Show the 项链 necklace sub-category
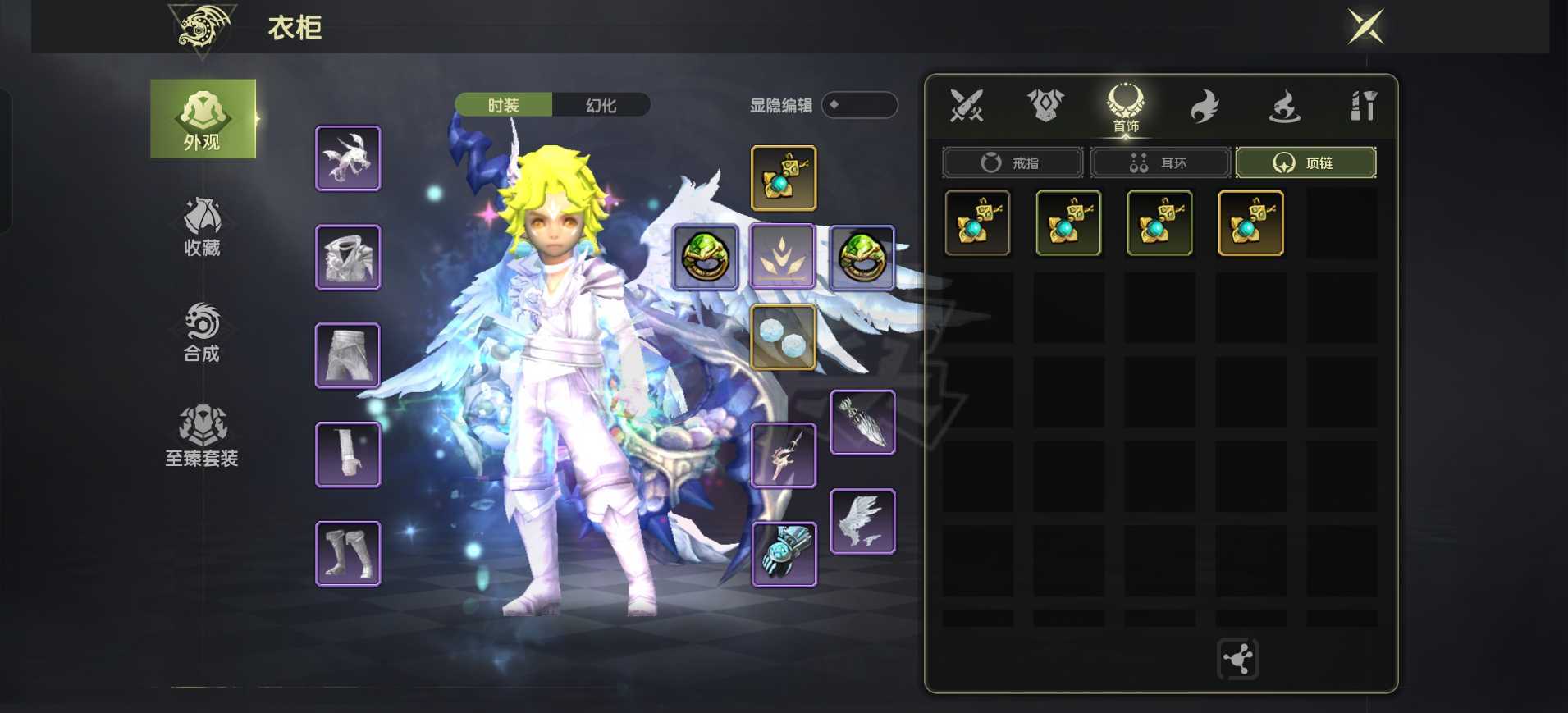Viewport: 1568px width, 713px height. [1305, 162]
